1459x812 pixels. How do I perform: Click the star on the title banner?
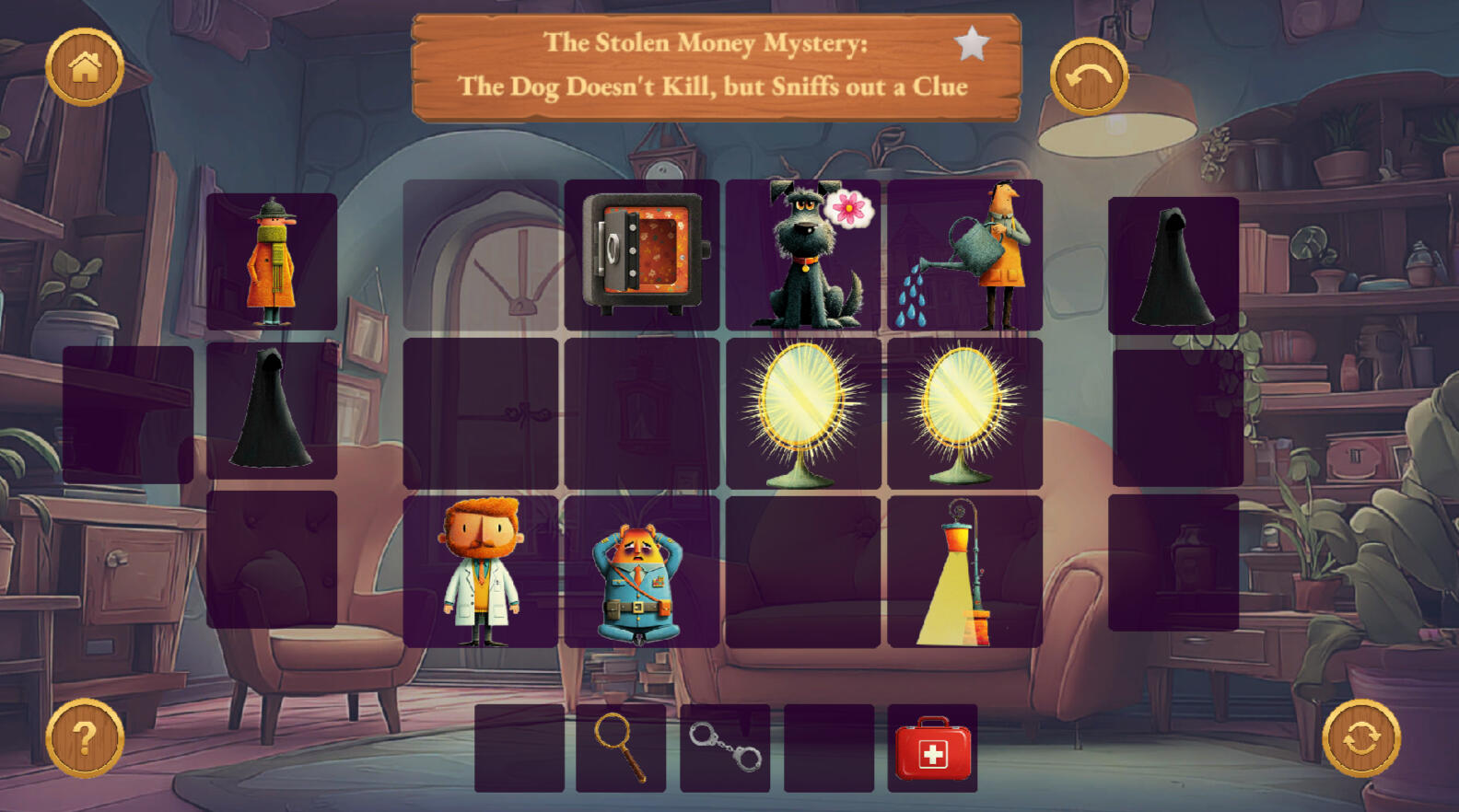(972, 43)
